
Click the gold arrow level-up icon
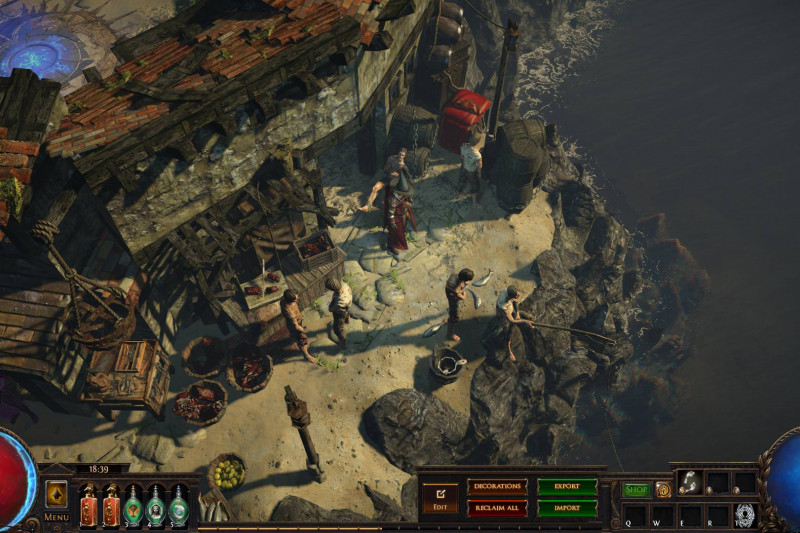56,493
